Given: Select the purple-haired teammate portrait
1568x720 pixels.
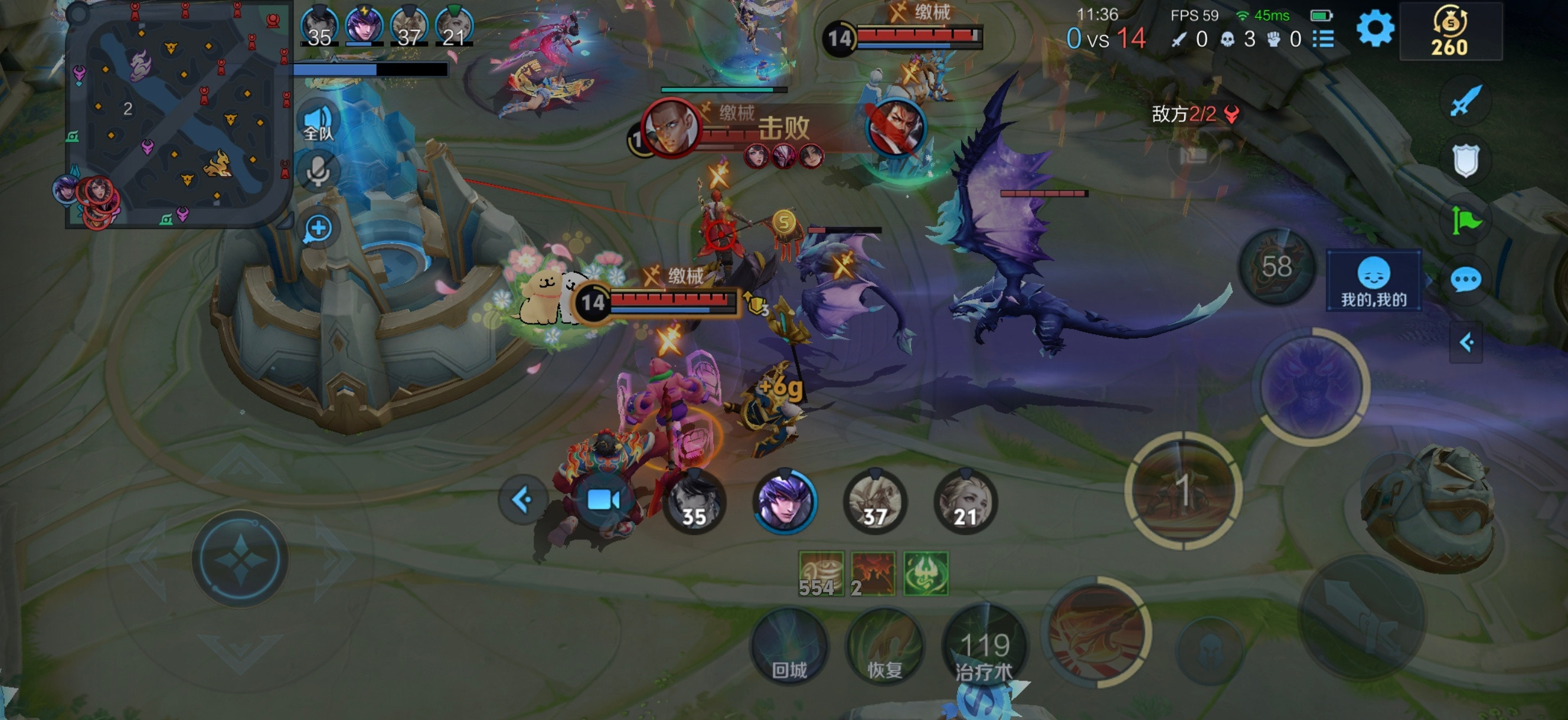Looking at the screenshot, I should point(785,502).
